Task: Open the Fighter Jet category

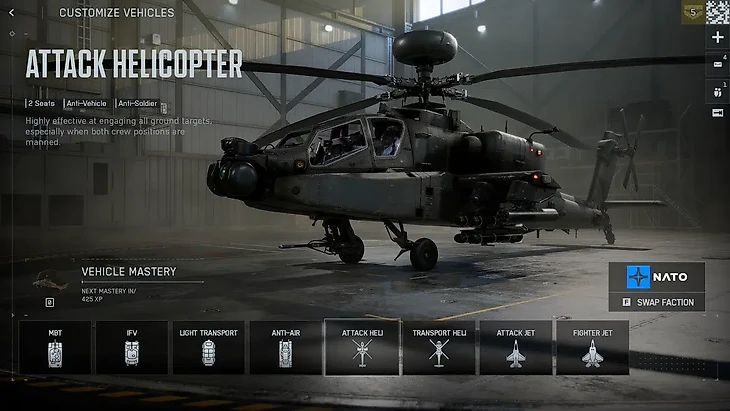Action: pos(592,347)
